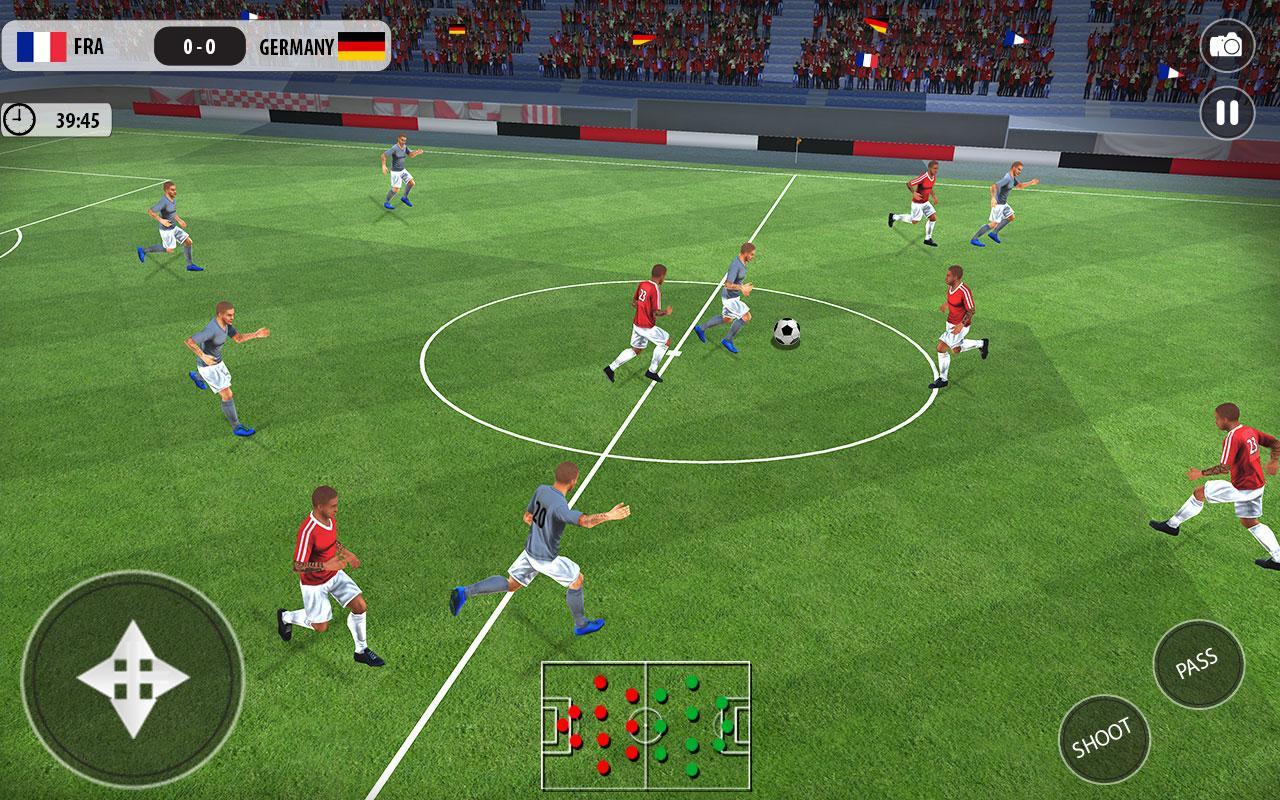This screenshot has width=1280, height=800.
Task: Click the soccer ball on the pitch
Action: click(x=786, y=330)
